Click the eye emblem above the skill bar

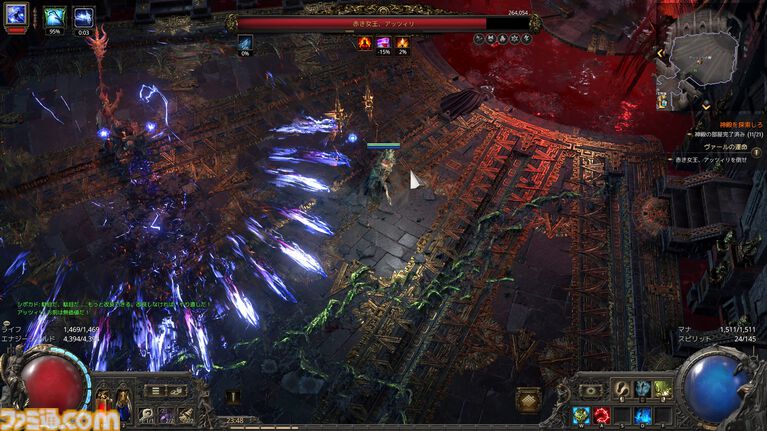click(x=591, y=390)
